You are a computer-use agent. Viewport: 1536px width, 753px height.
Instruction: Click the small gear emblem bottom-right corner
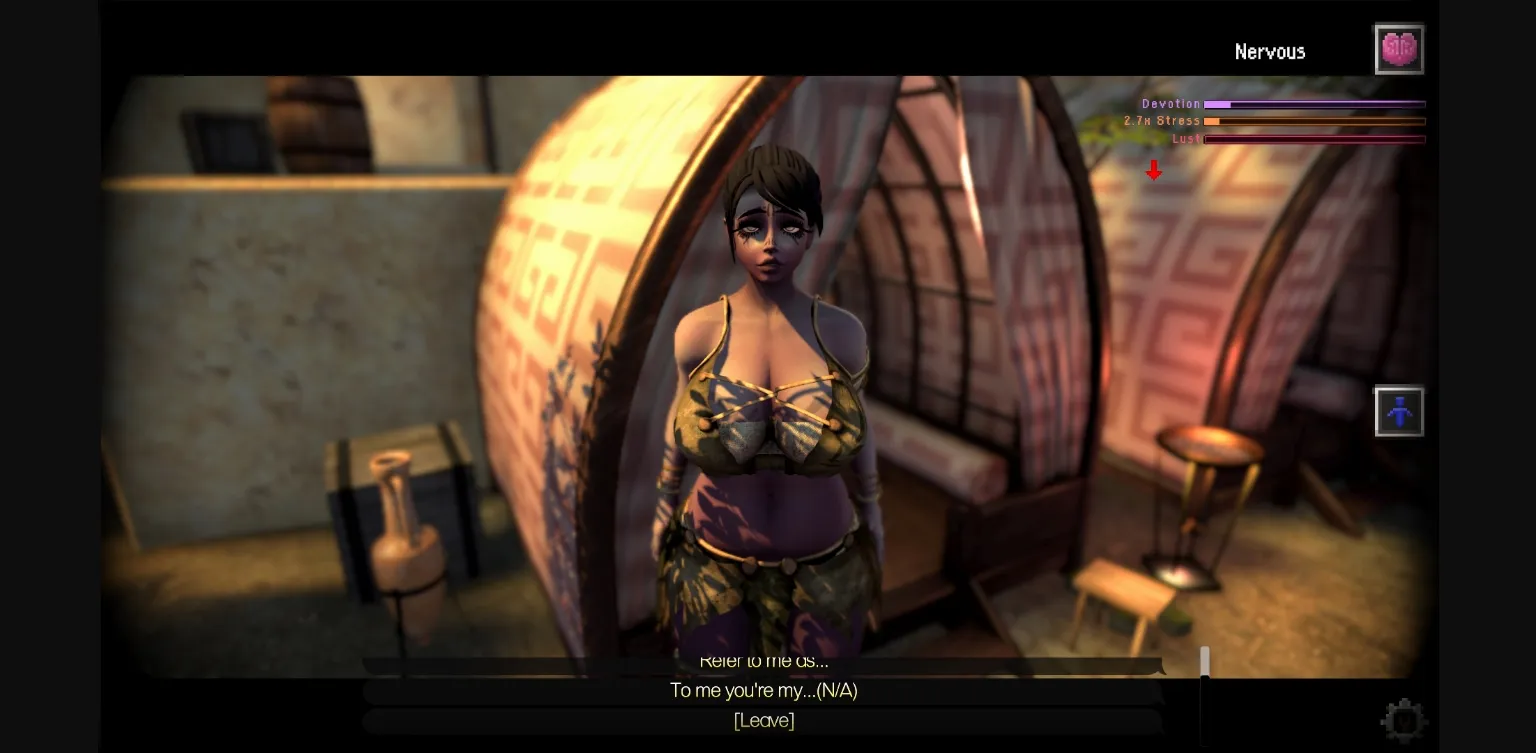coord(1404,719)
